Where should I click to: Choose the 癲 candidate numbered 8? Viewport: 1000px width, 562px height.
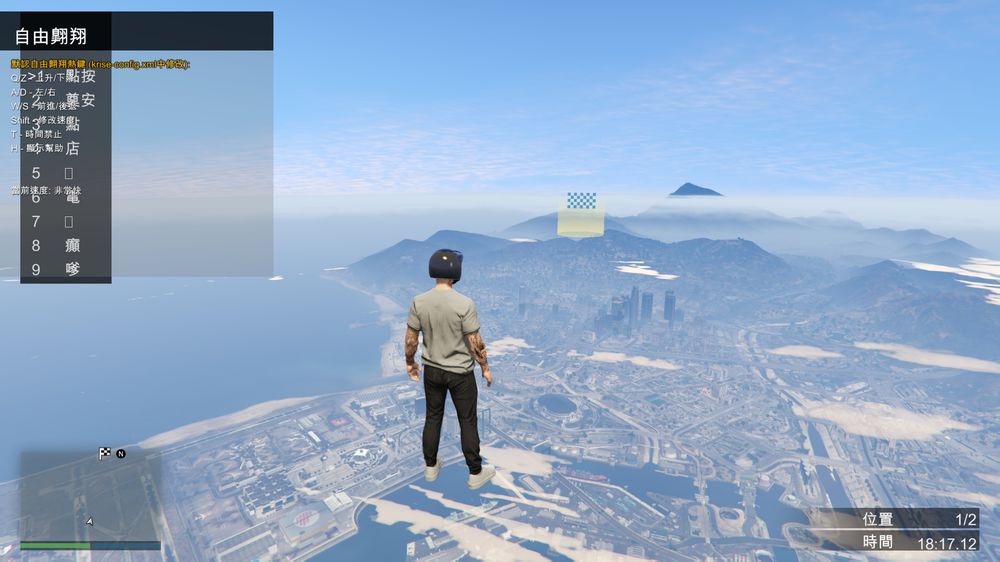(72, 245)
